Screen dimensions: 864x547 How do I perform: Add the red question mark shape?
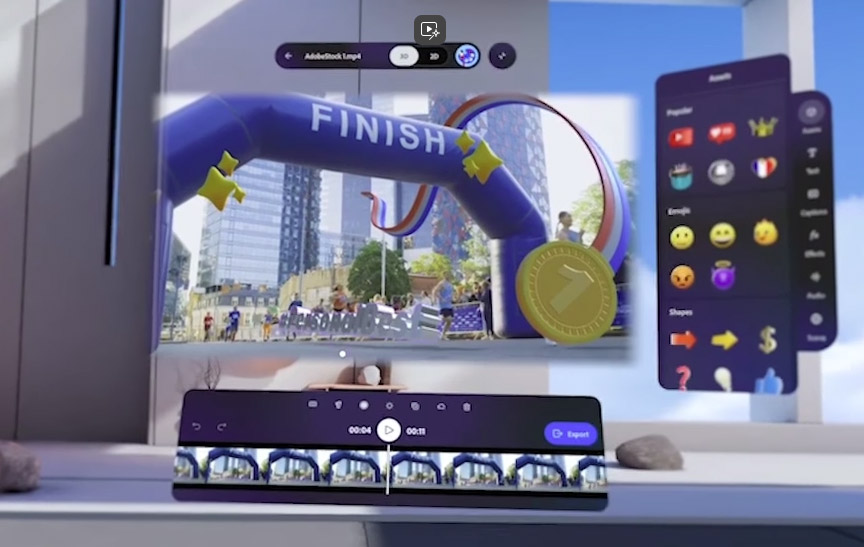(682, 378)
